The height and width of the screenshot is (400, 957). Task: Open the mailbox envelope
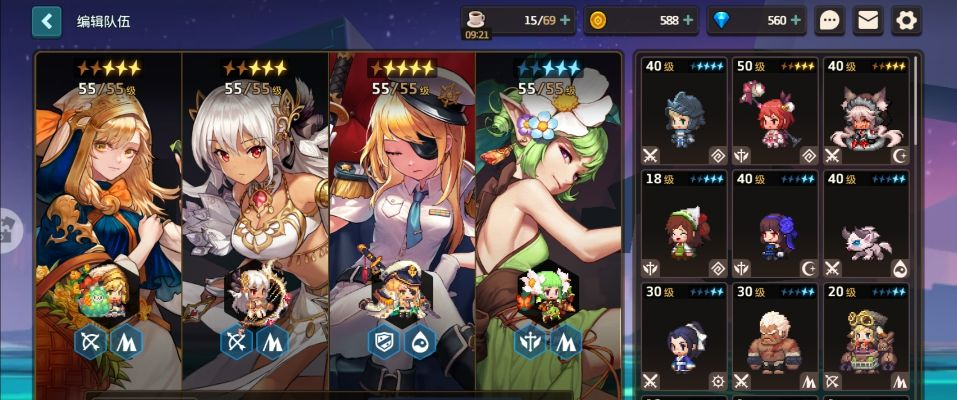(868, 20)
